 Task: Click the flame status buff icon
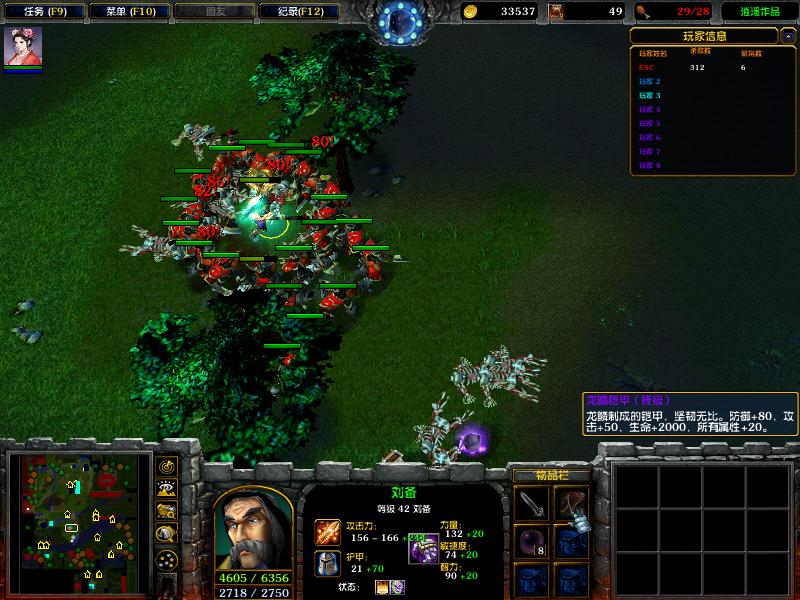382,587
